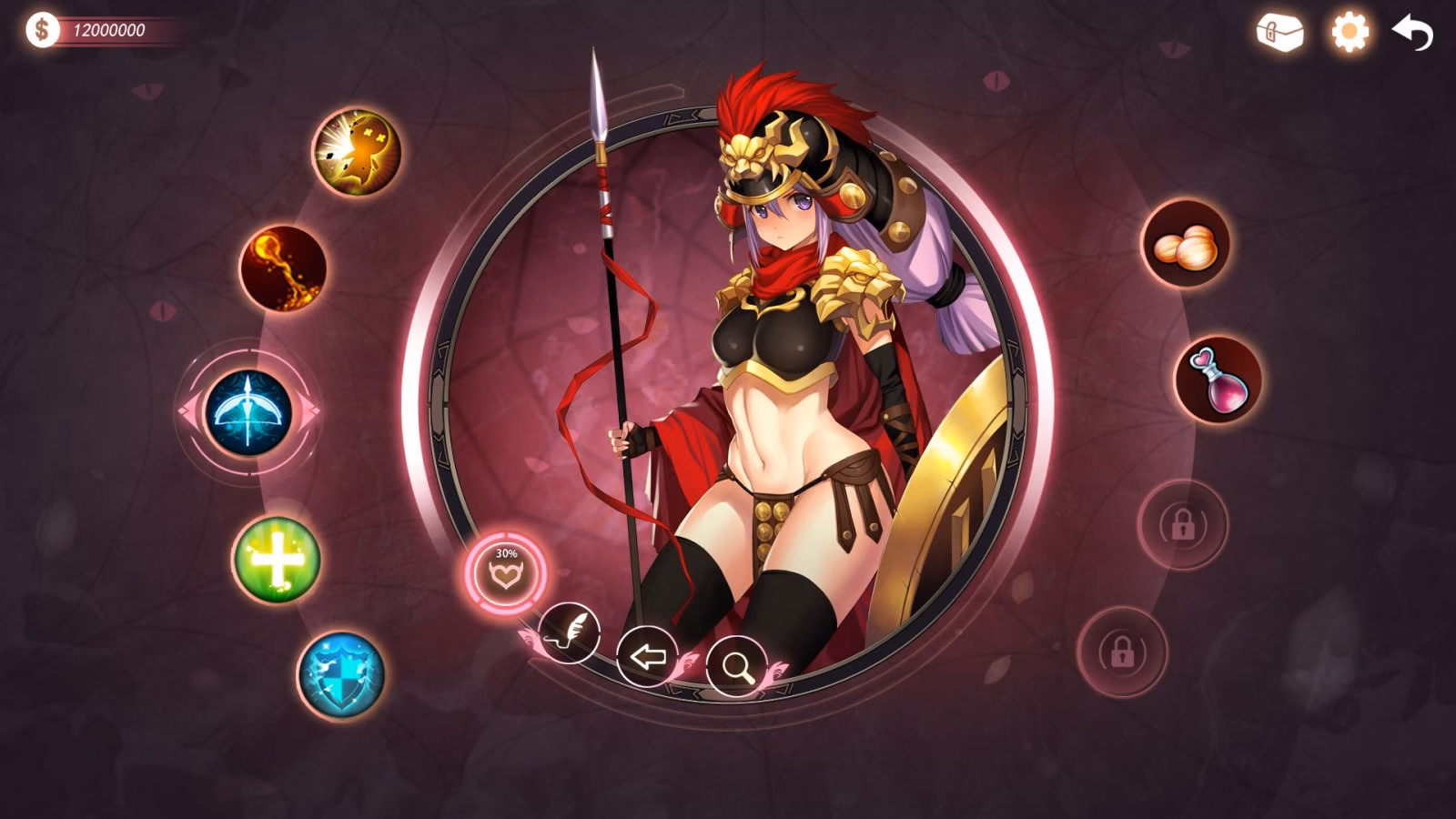Select the glowing bow skill icon
This screenshot has height=819, width=1456.
tap(248, 412)
